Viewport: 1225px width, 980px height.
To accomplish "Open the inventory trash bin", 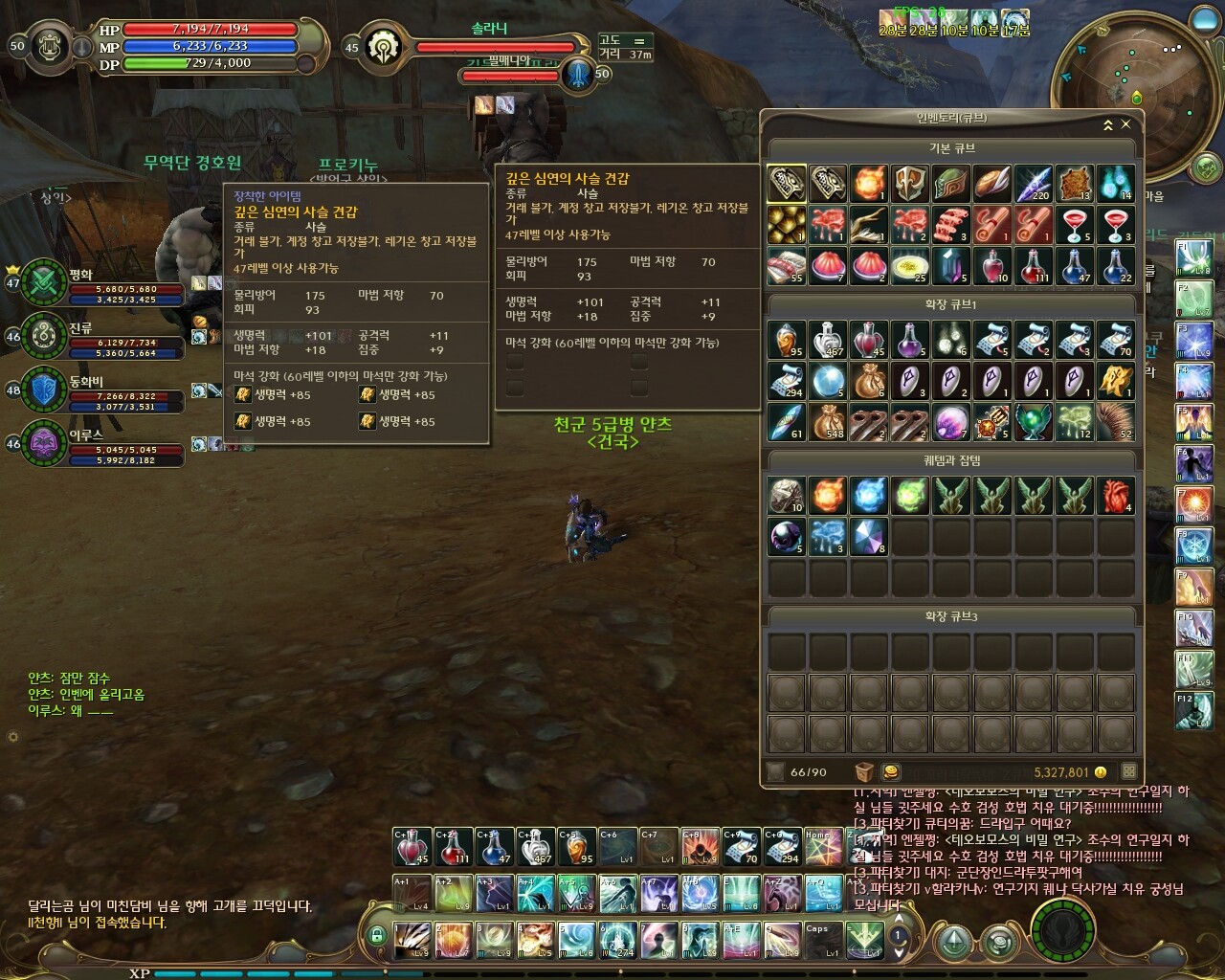I will (864, 771).
